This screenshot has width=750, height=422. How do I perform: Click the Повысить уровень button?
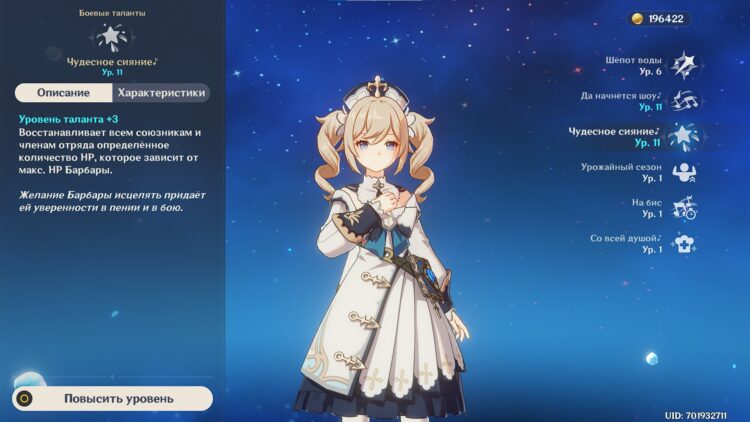coord(118,398)
